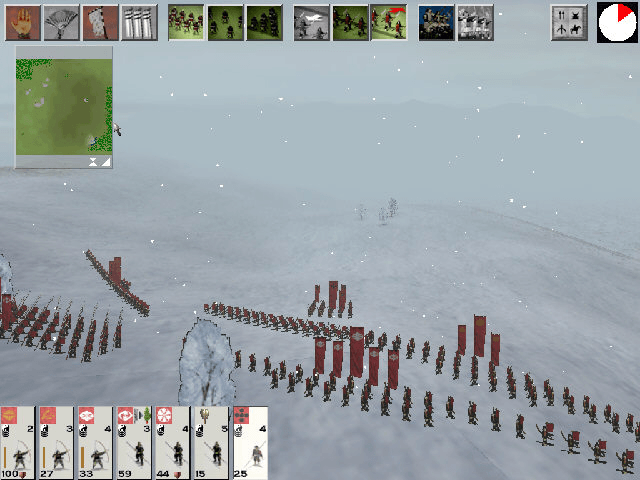Click the red-marked scroll icon

[x=100, y=22]
